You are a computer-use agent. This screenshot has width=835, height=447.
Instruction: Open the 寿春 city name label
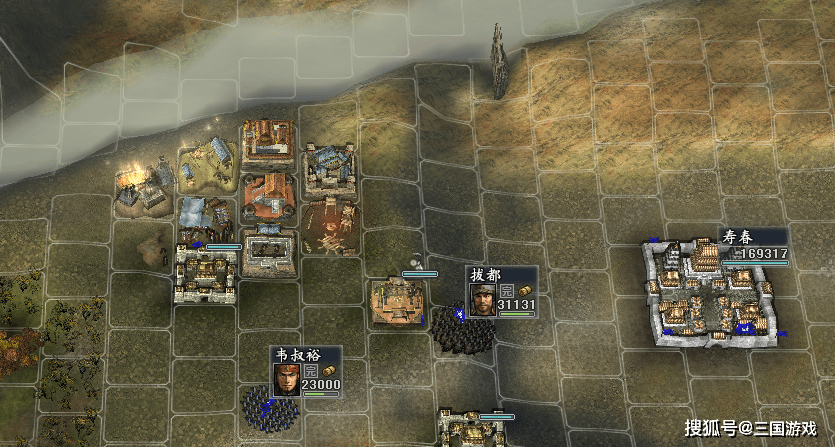(x=739, y=238)
